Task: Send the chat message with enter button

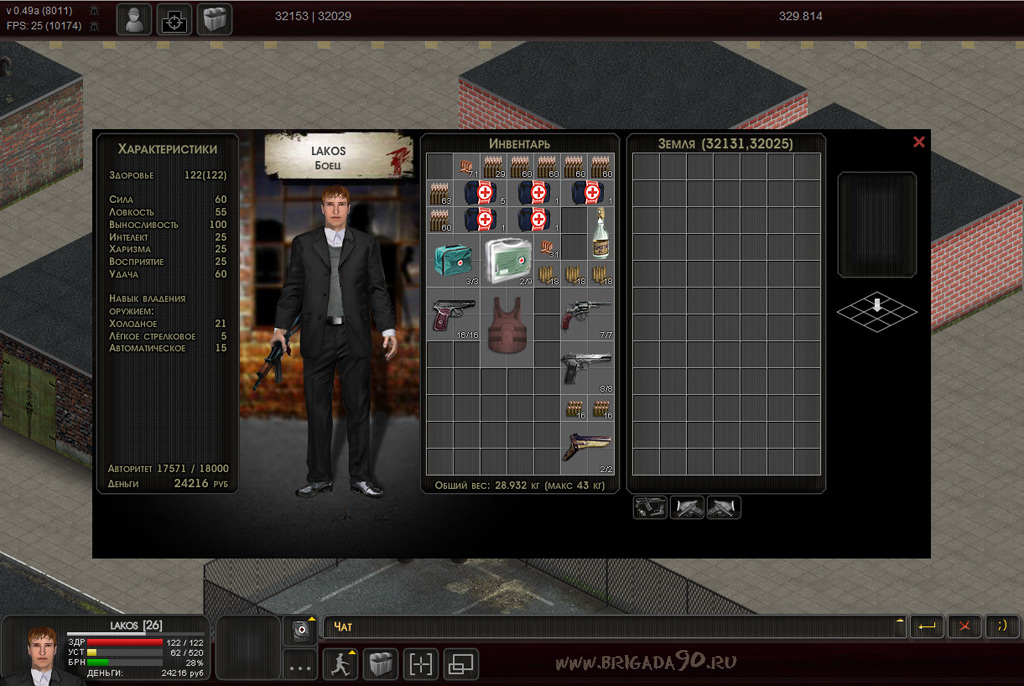Action: coord(927,627)
